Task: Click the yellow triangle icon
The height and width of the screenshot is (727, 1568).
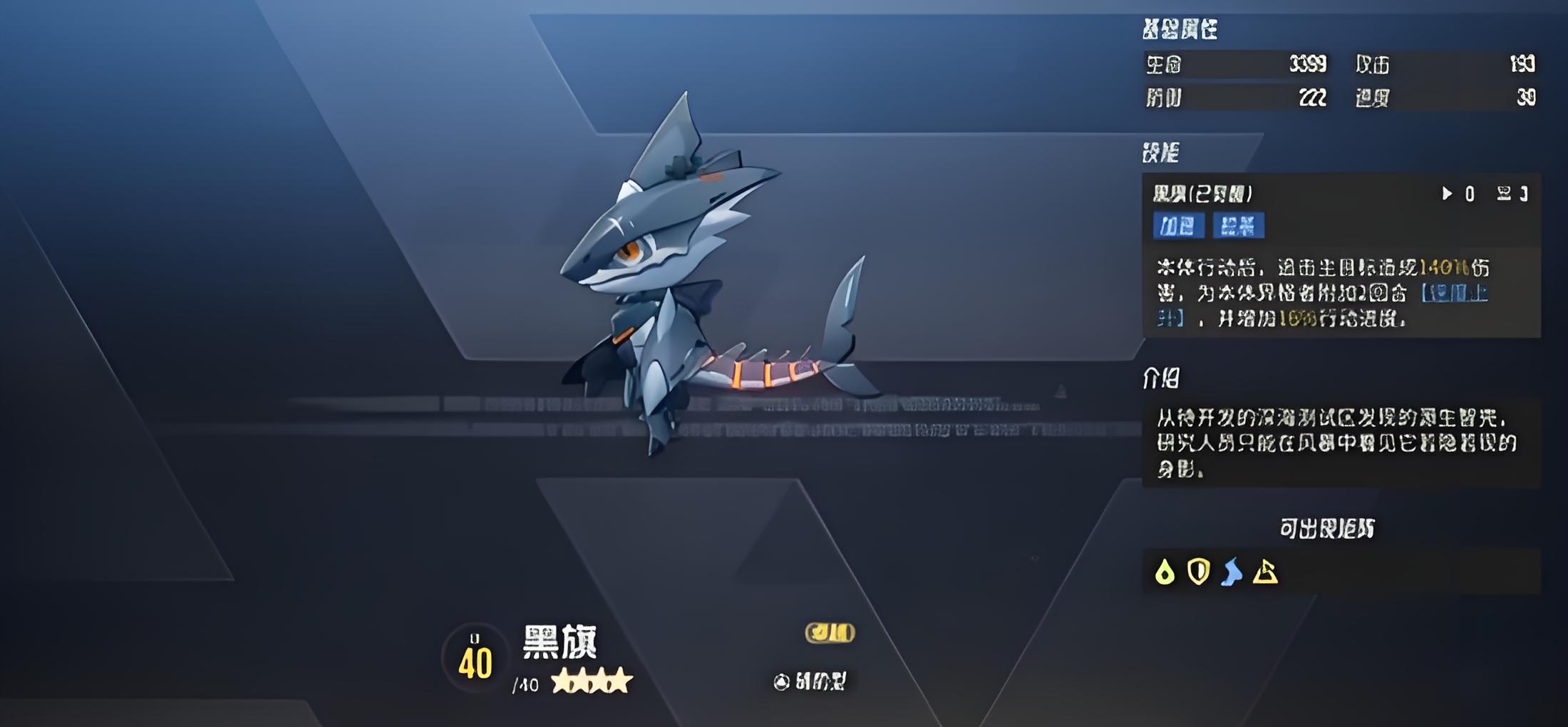Action: (1265, 572)
